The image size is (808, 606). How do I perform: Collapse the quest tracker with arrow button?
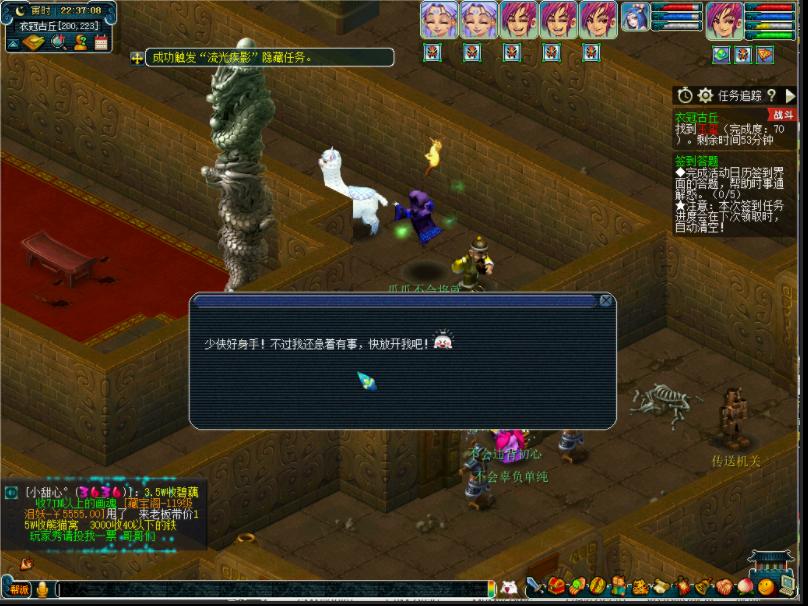click(x=790, y=95)
